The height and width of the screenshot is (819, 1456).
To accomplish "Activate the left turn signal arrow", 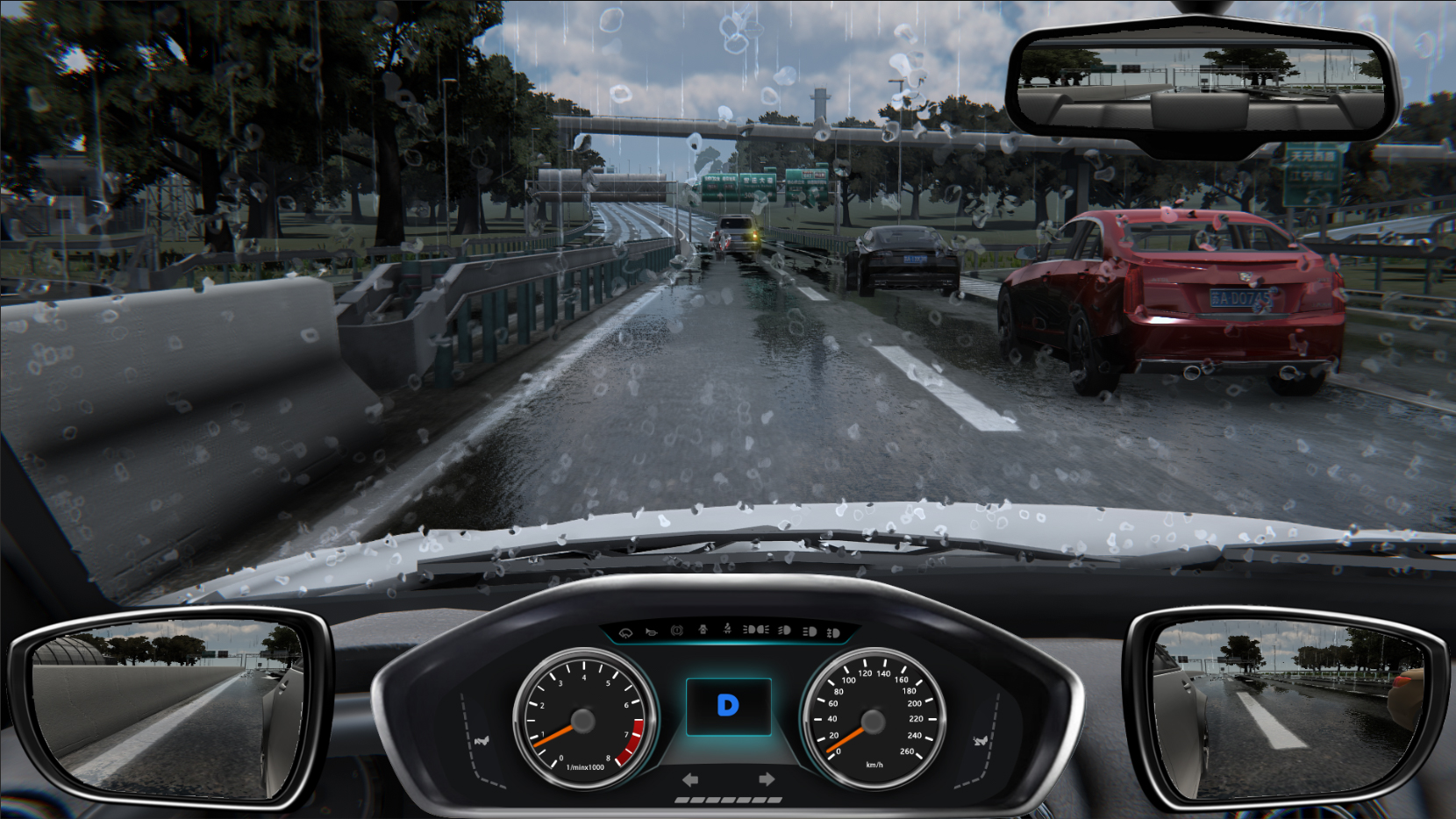I will coord(690,779).
